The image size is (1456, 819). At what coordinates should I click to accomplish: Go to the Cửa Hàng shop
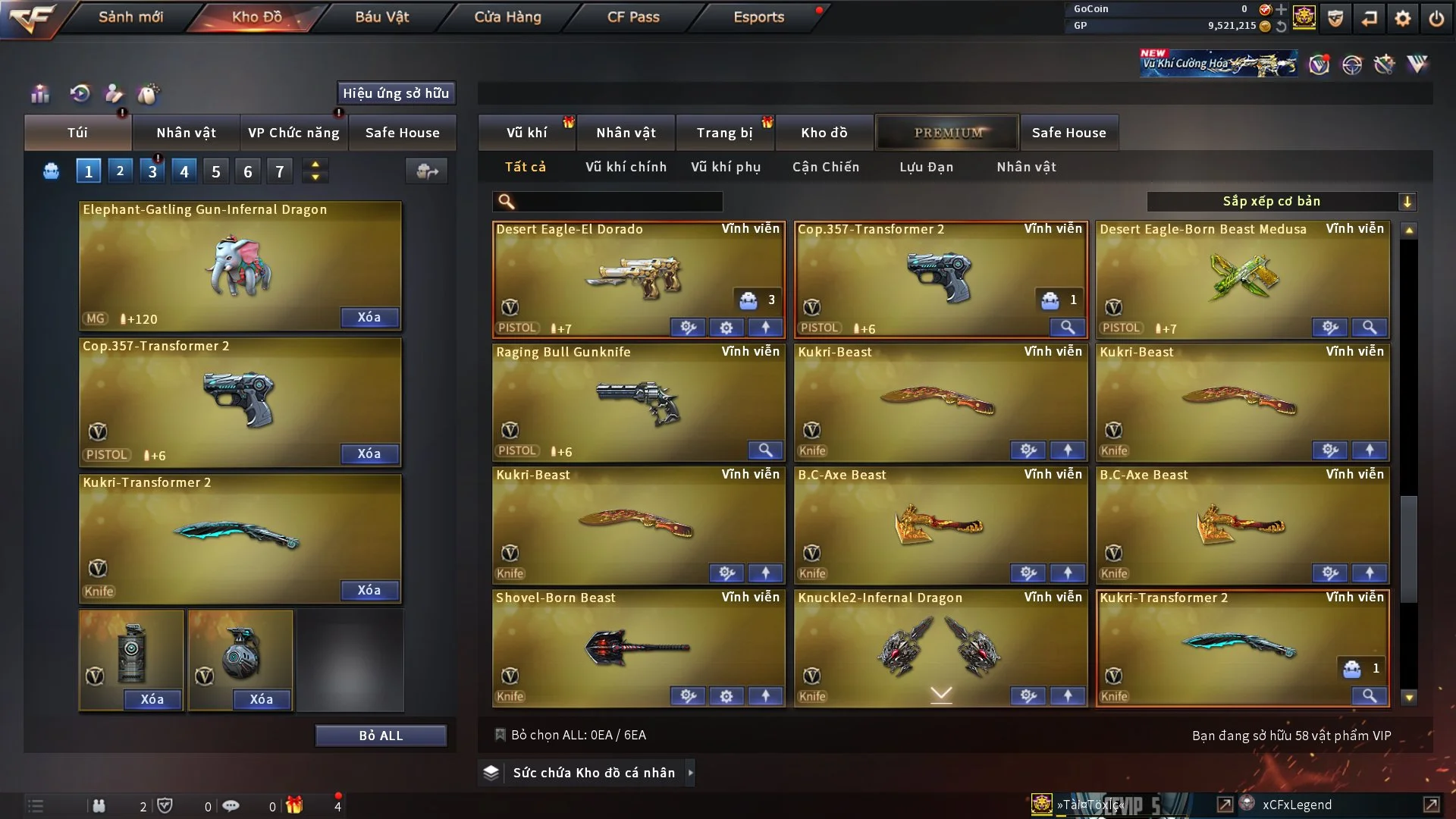(x=507, y=17)
